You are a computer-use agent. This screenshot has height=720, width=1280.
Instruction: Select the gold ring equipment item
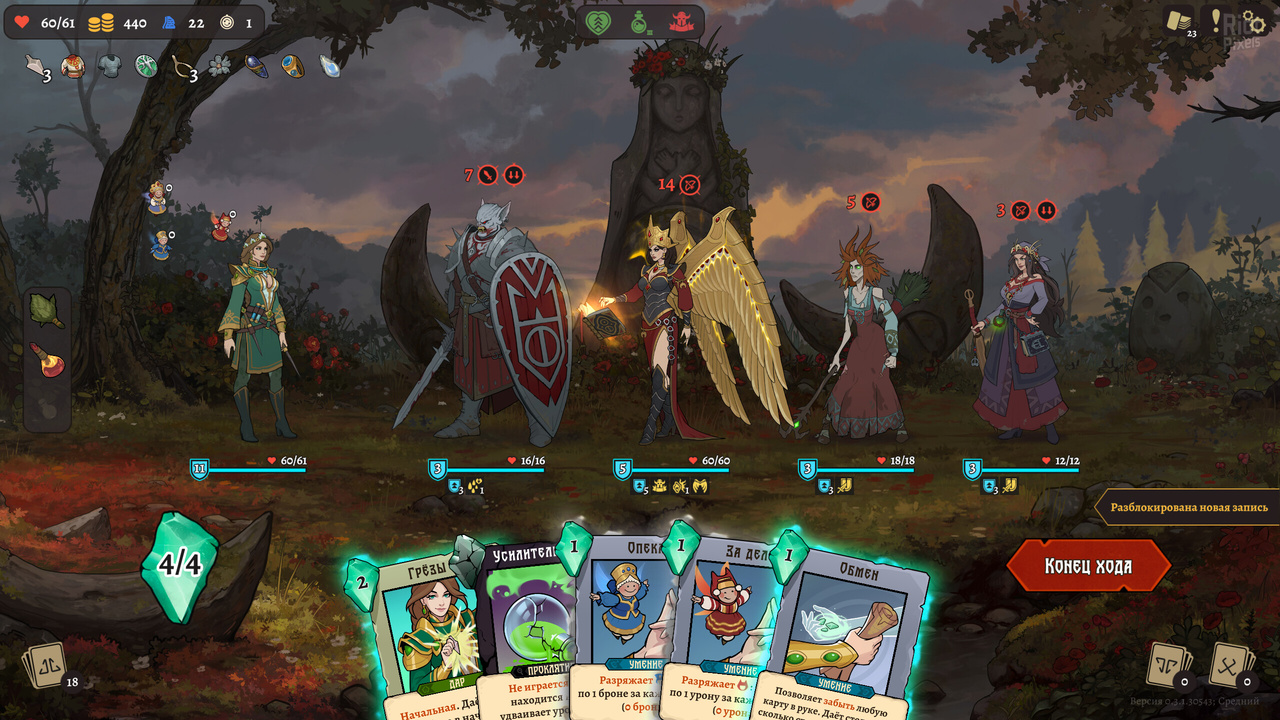[291, 67]
